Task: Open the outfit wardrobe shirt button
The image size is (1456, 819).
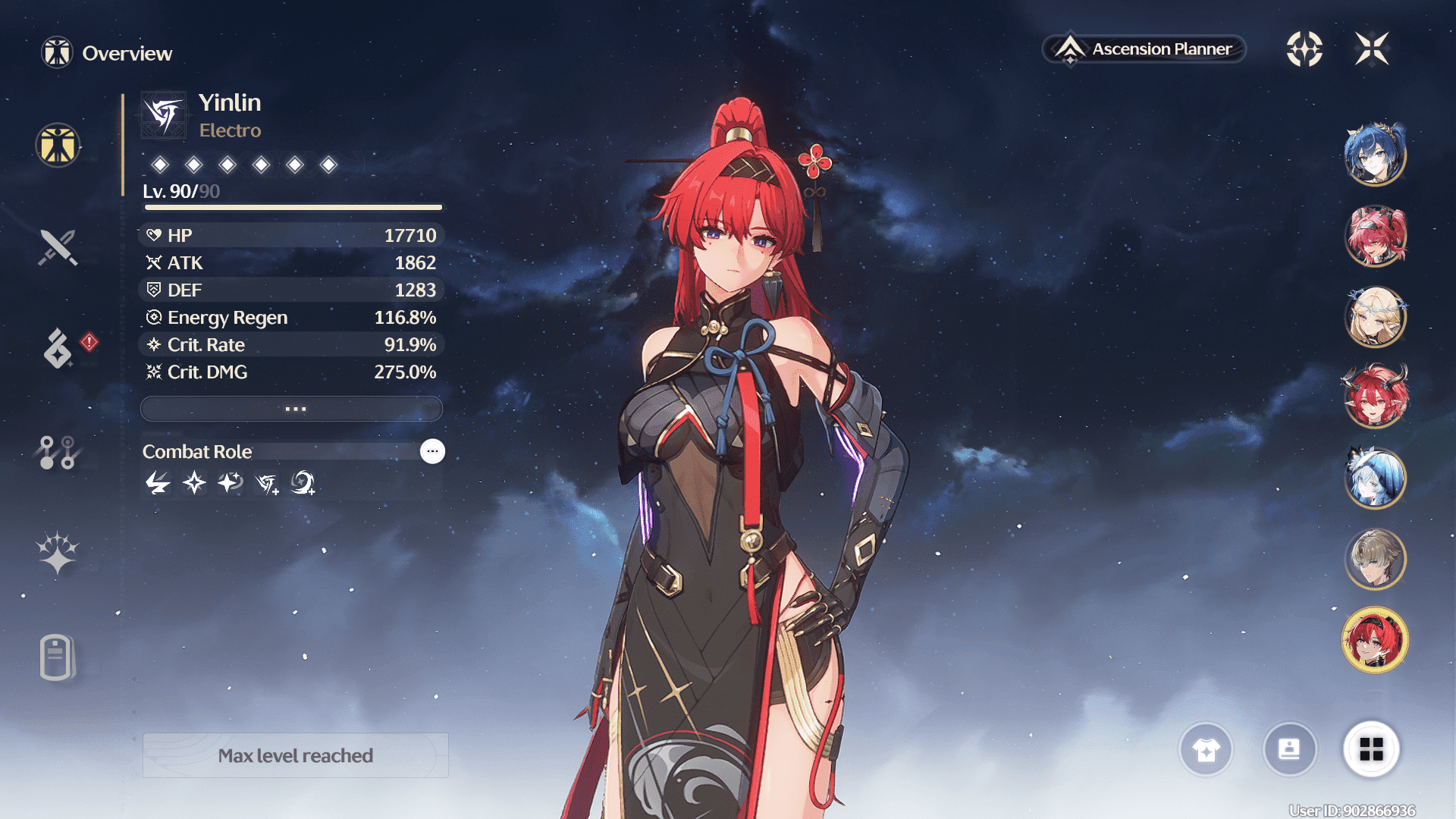Action: [x=1206, y=750]
